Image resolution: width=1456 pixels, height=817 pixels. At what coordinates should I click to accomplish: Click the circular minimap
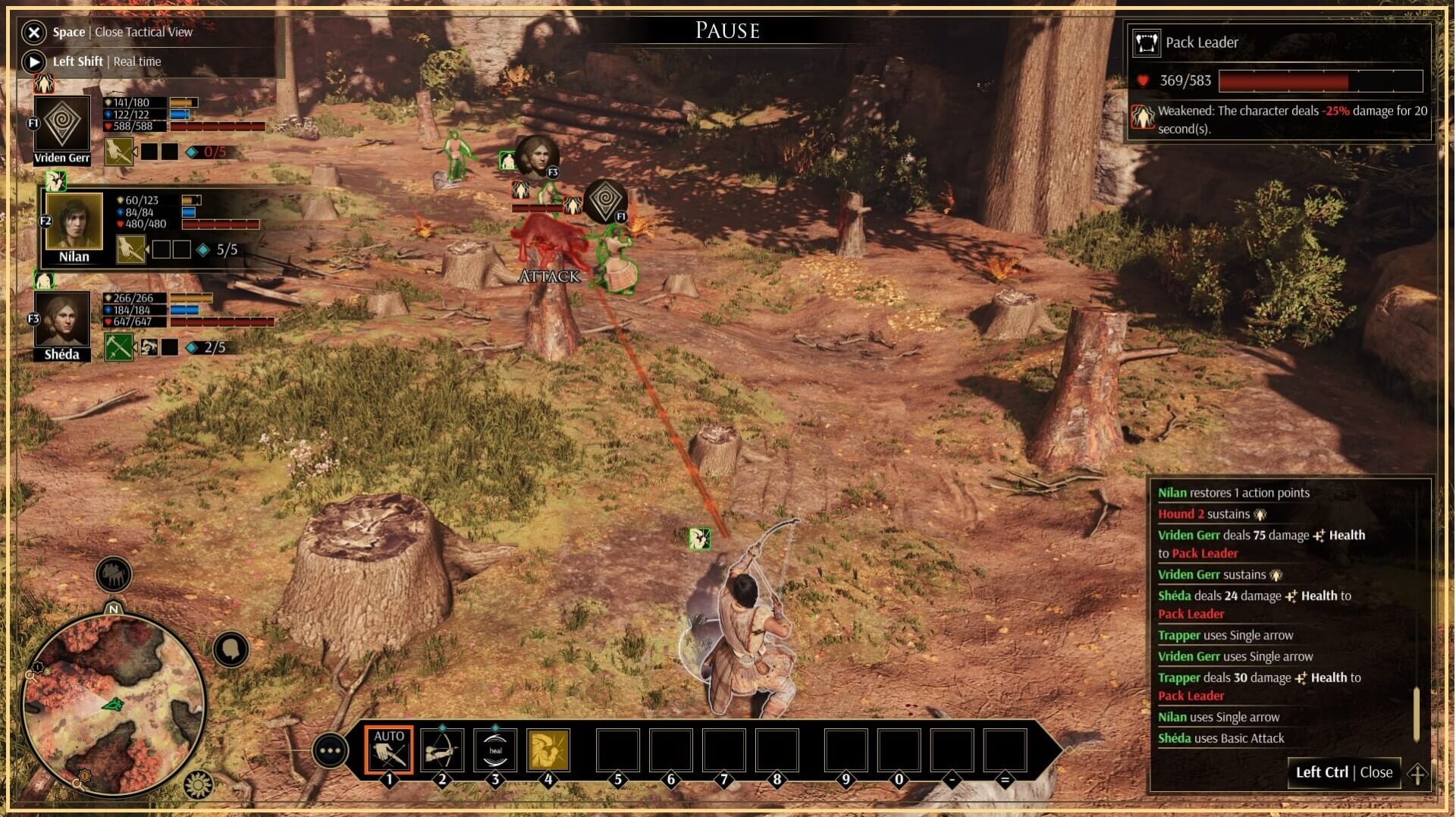[x=114, y=705]
